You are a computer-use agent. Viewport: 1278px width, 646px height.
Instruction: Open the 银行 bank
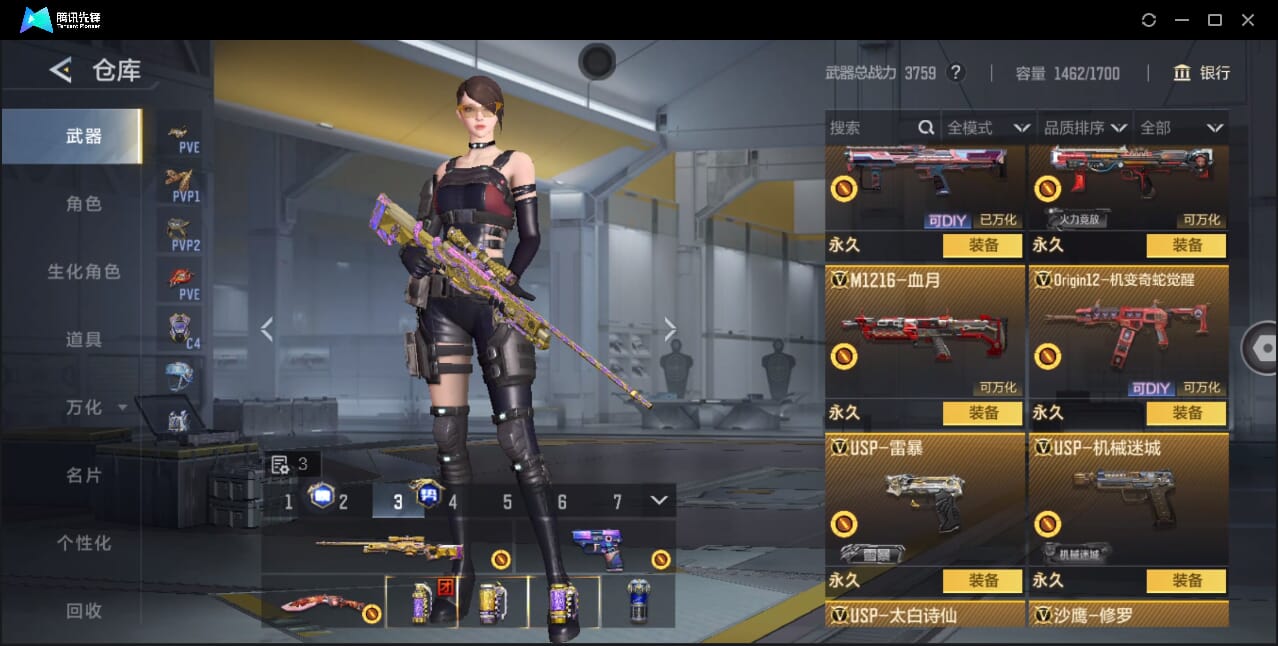point(1202,73)
